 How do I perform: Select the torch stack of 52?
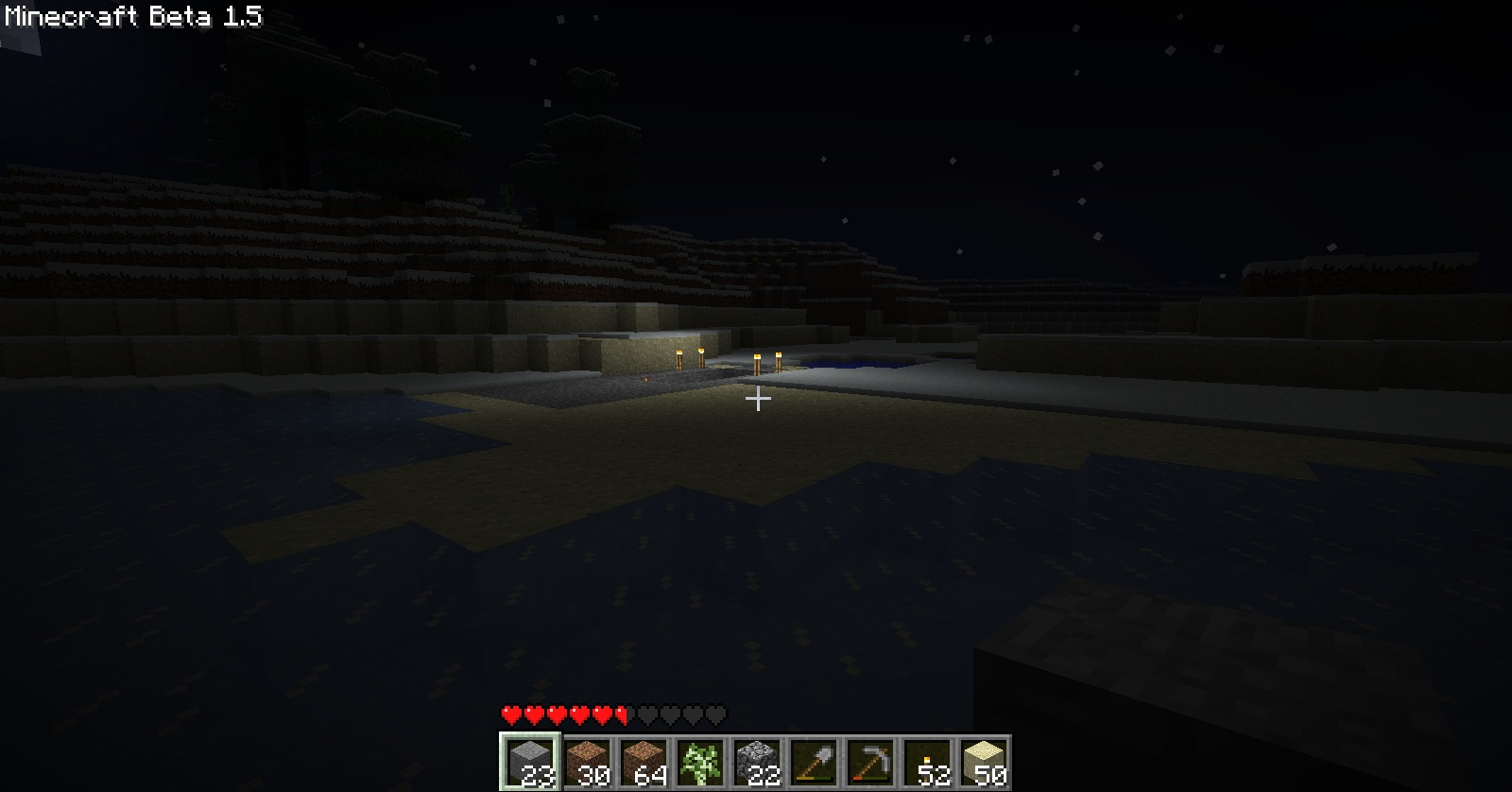pyautogui.click(x=927, y=762)
